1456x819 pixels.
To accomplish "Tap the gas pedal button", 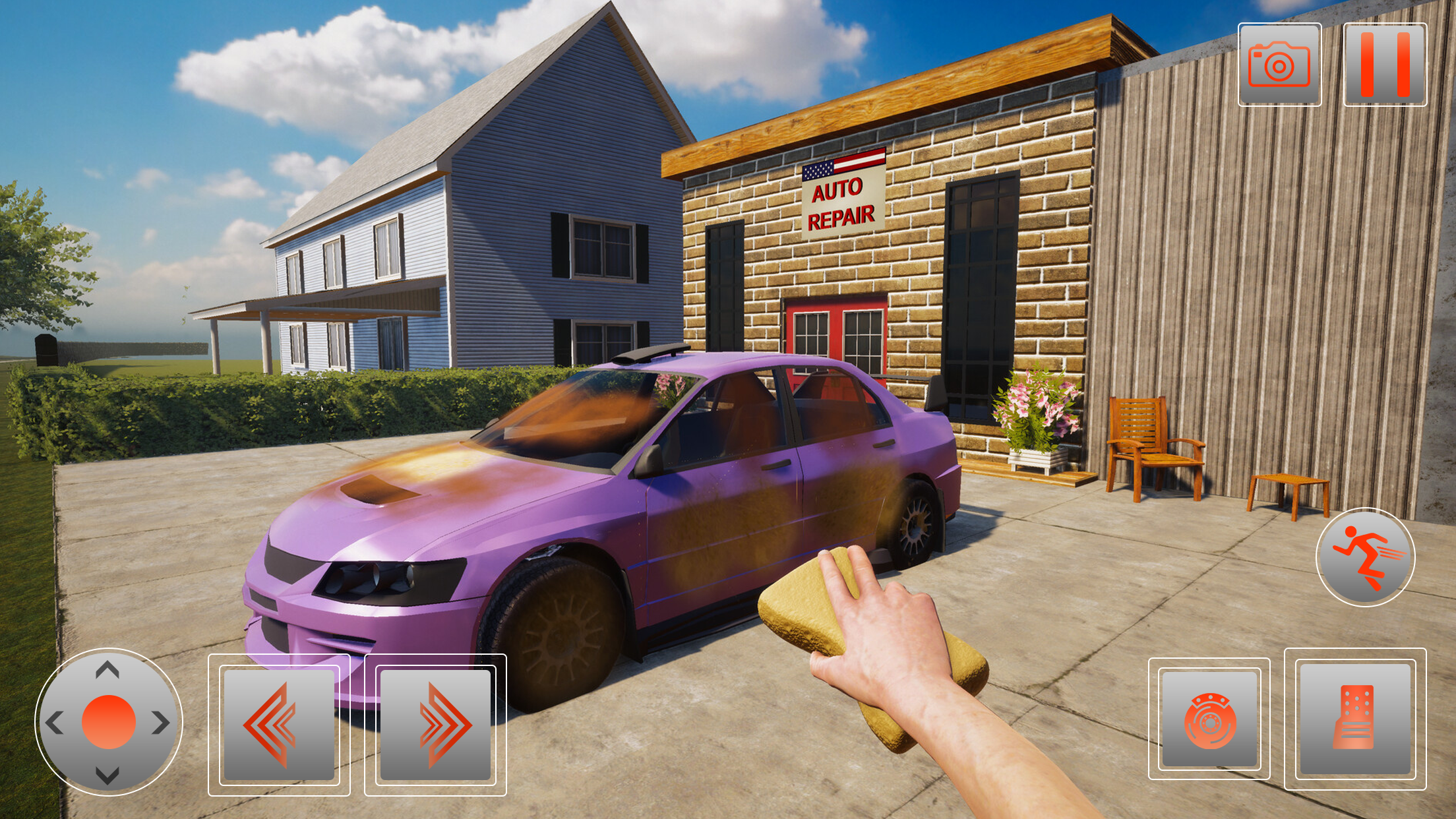I will click(1355, 719).
